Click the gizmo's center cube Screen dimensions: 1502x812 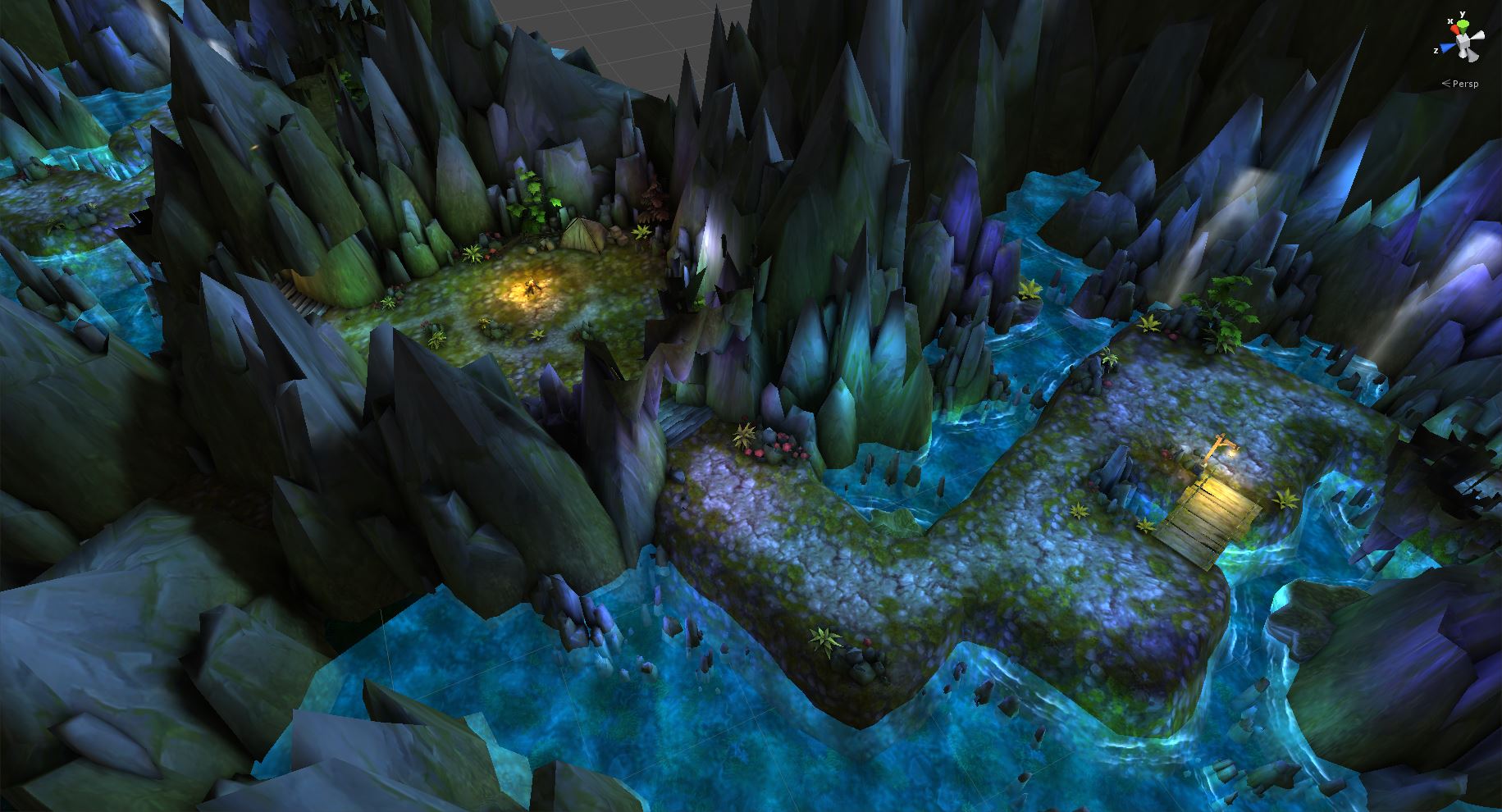coord(1464,40)
